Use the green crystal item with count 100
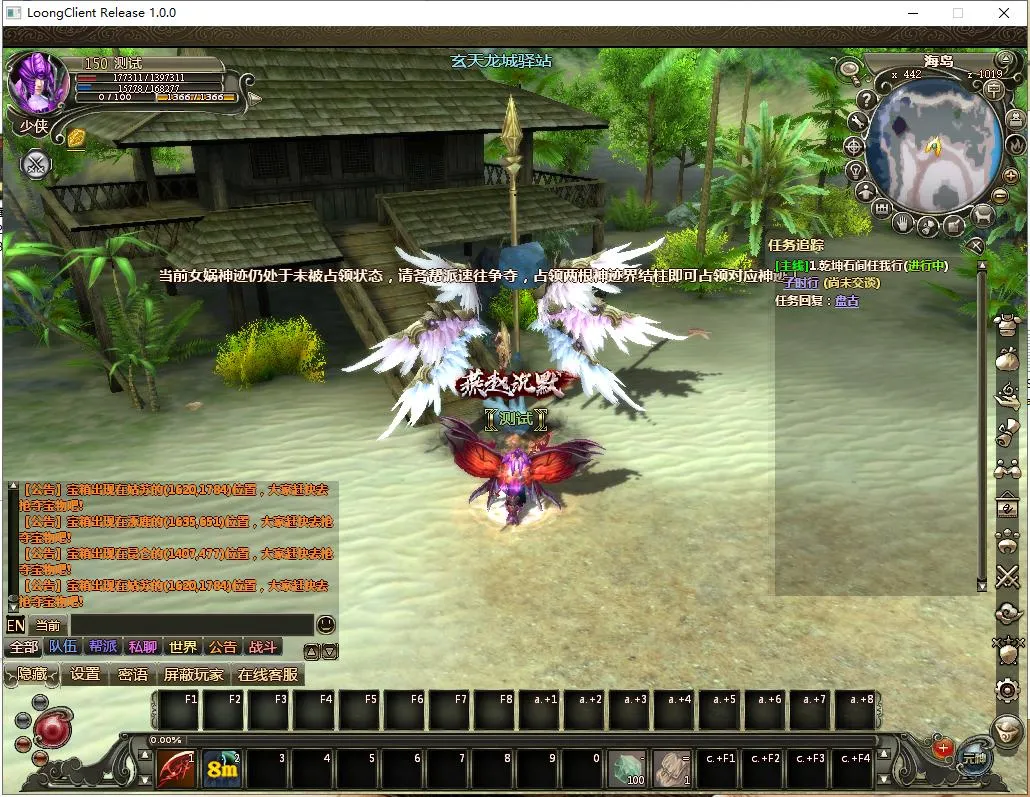The width and height of the screenshot is (1030, 797). (627, 769)
